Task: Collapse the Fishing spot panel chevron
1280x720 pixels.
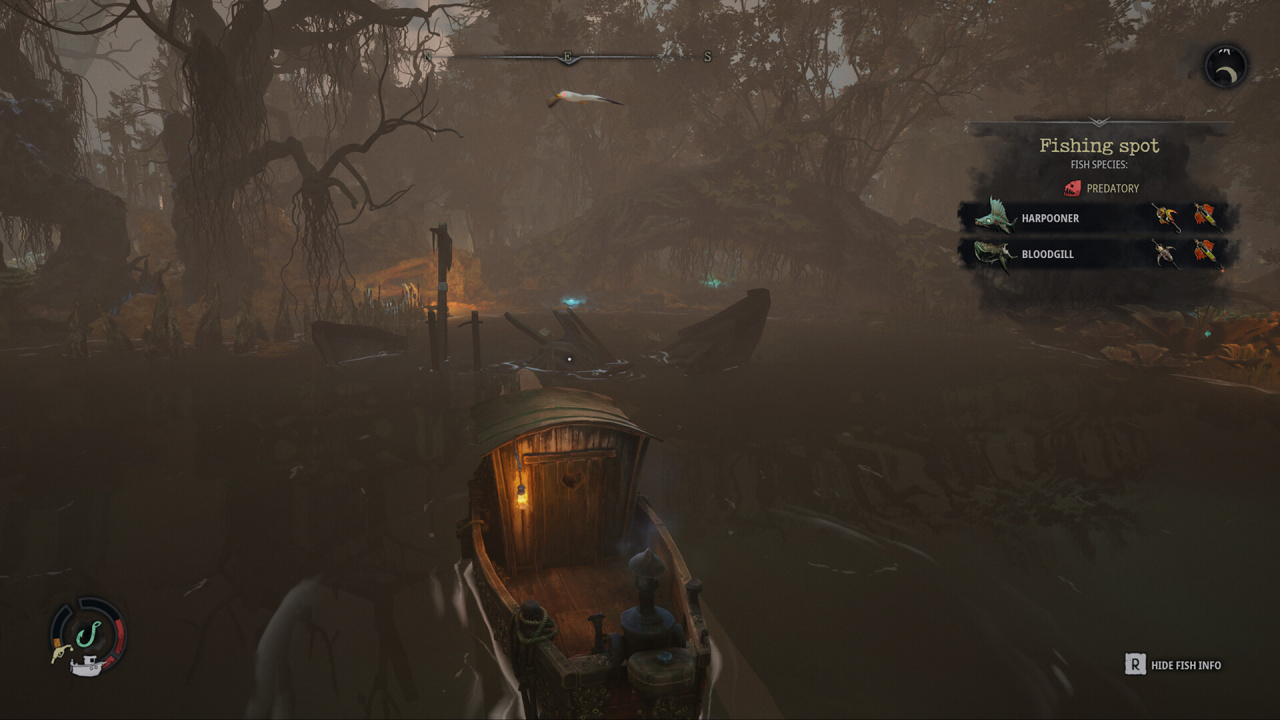Action: 1099,122
